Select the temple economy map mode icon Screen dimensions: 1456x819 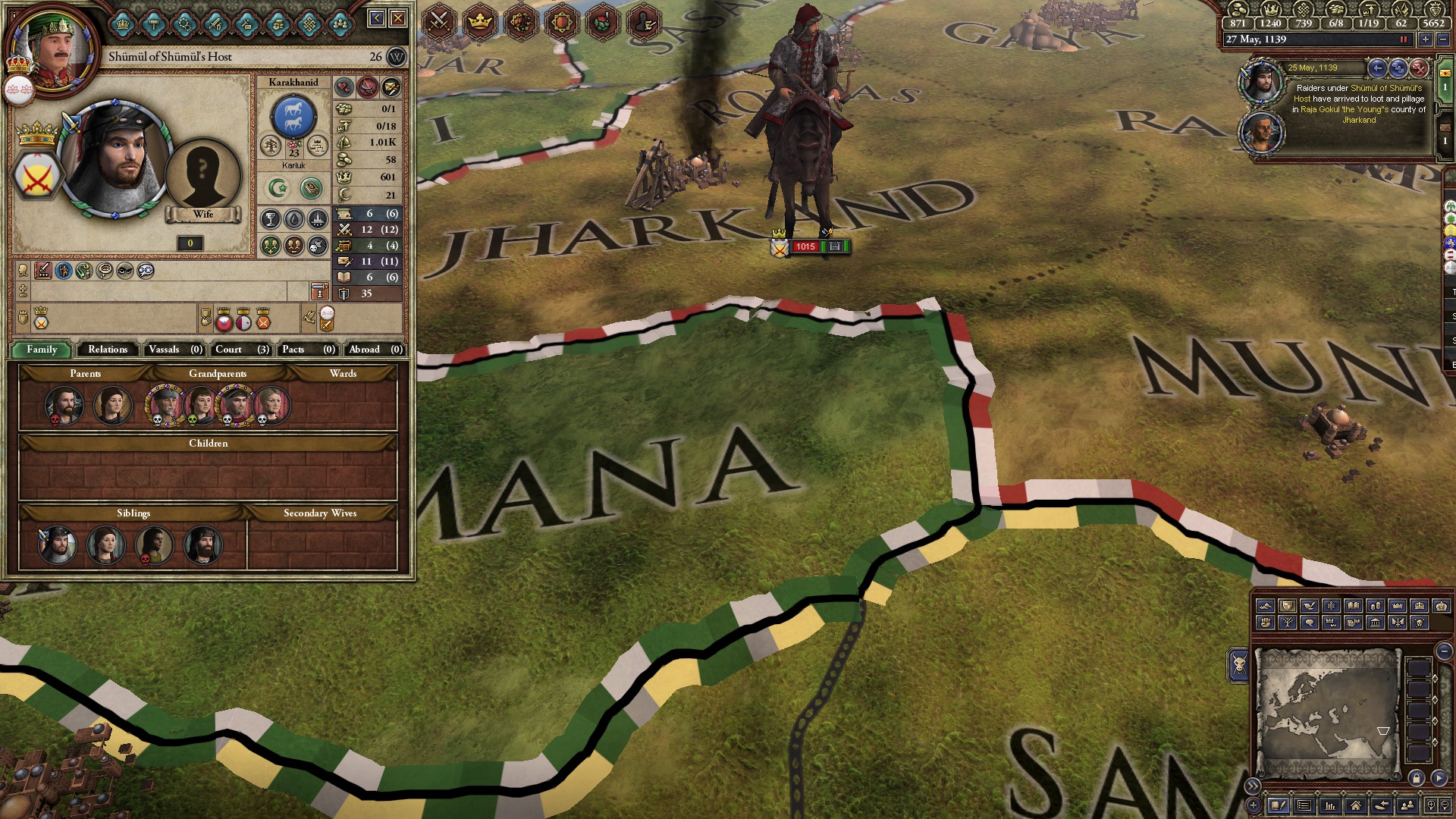(x=1375, y=623)
